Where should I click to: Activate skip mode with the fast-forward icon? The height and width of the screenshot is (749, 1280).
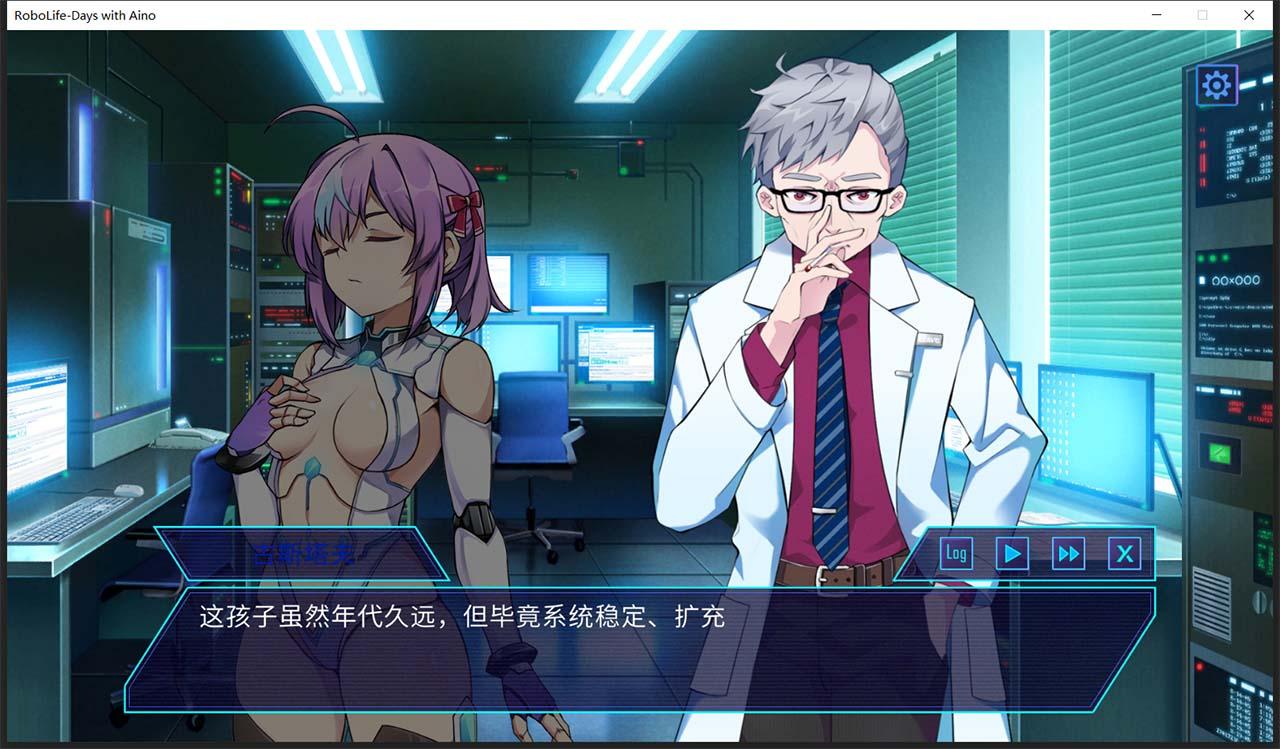coord(1068,553)
